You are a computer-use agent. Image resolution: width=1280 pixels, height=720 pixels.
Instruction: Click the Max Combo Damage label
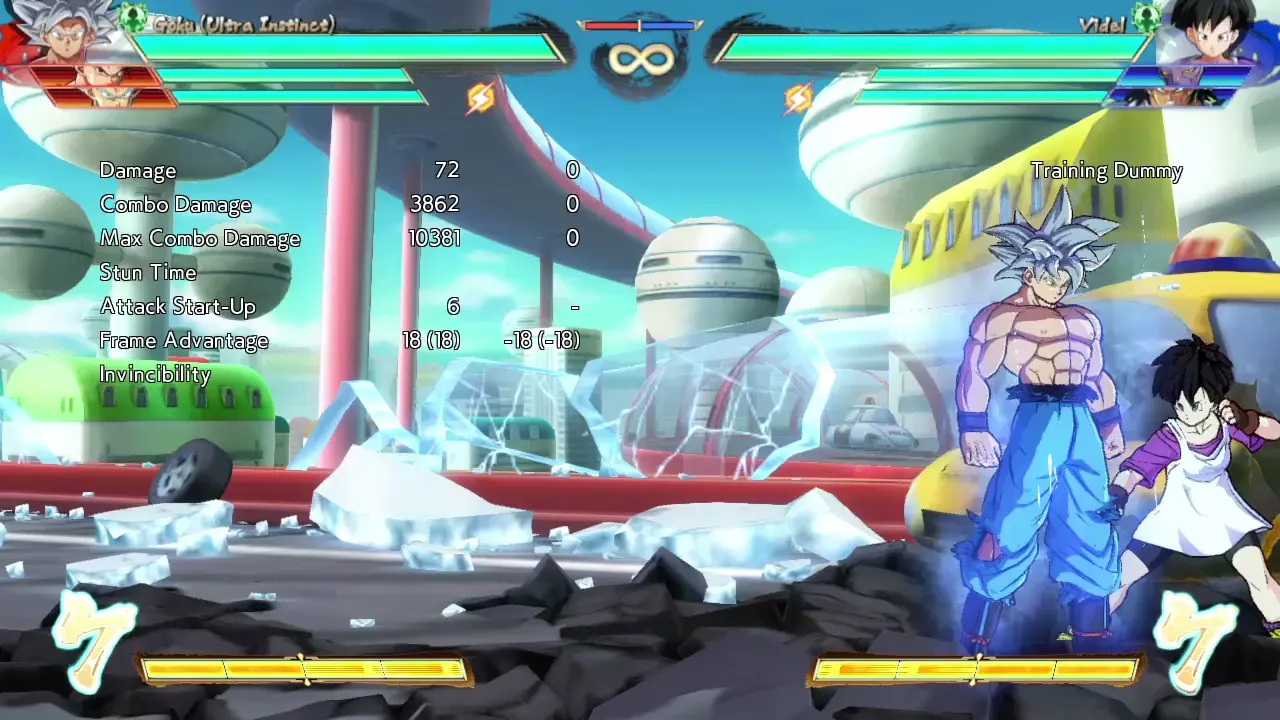200,238
